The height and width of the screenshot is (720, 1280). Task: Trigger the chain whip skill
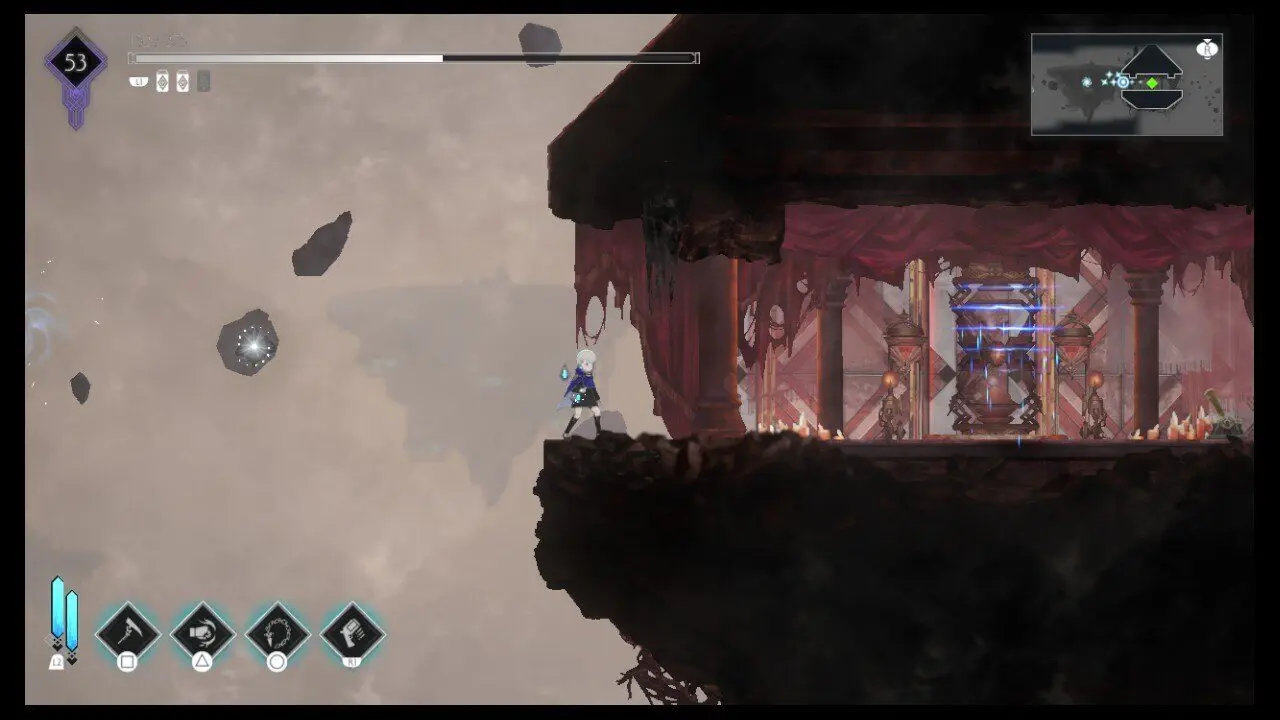tap(277, 632)
